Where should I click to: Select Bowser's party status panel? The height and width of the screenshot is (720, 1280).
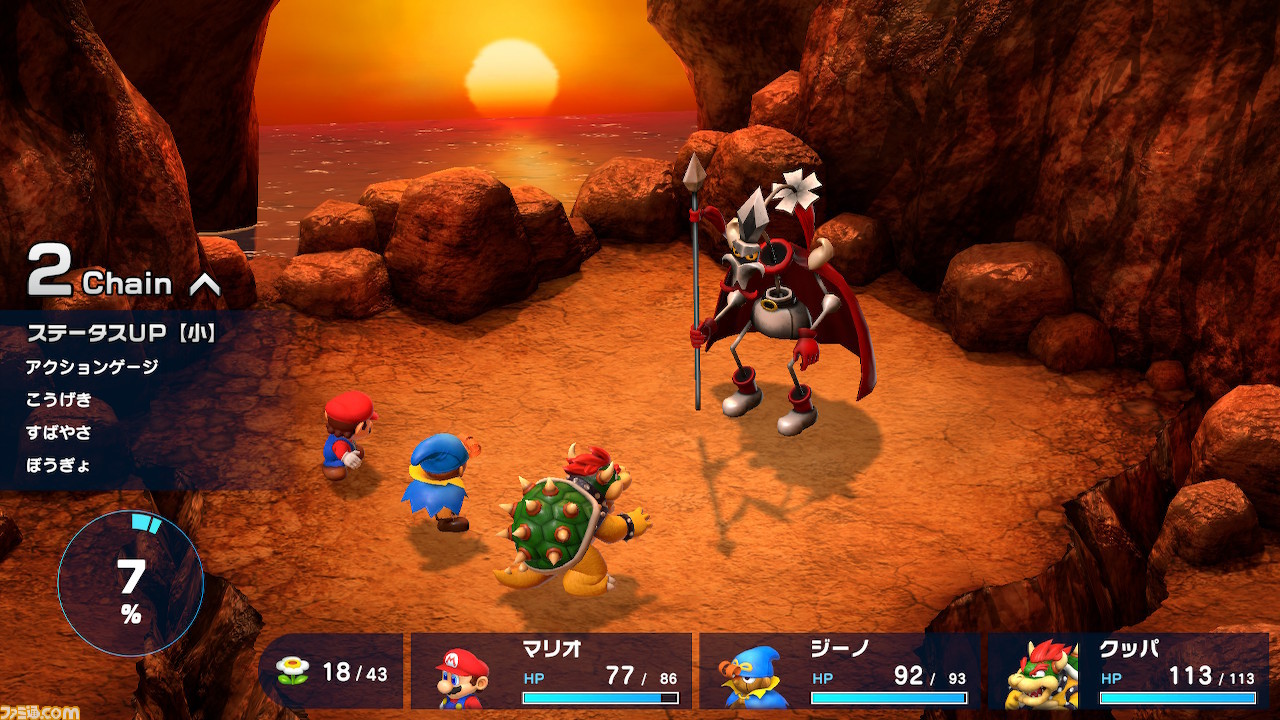tap(1127, 671)
